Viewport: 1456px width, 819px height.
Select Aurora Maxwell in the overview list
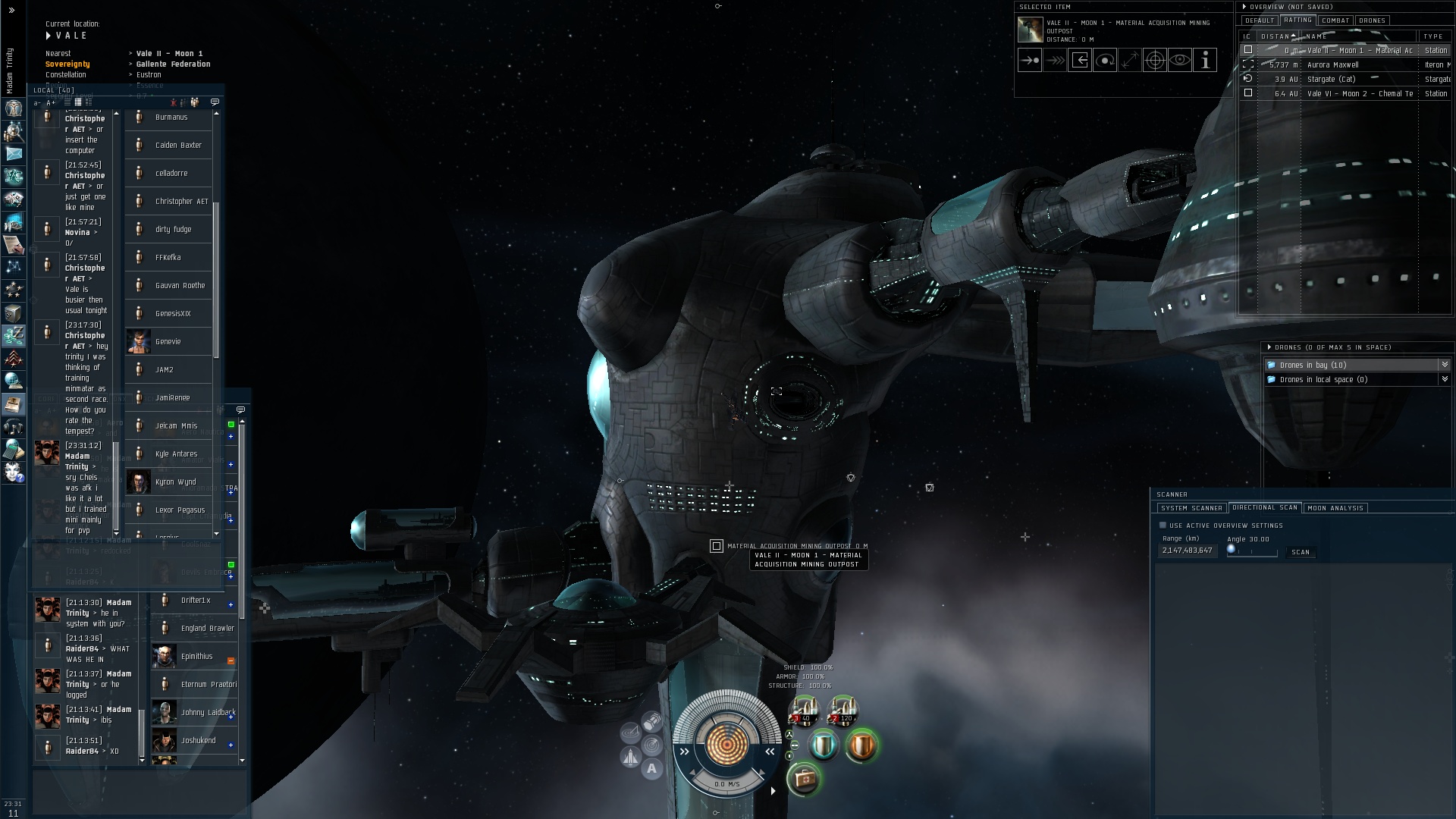[1332, 64]
